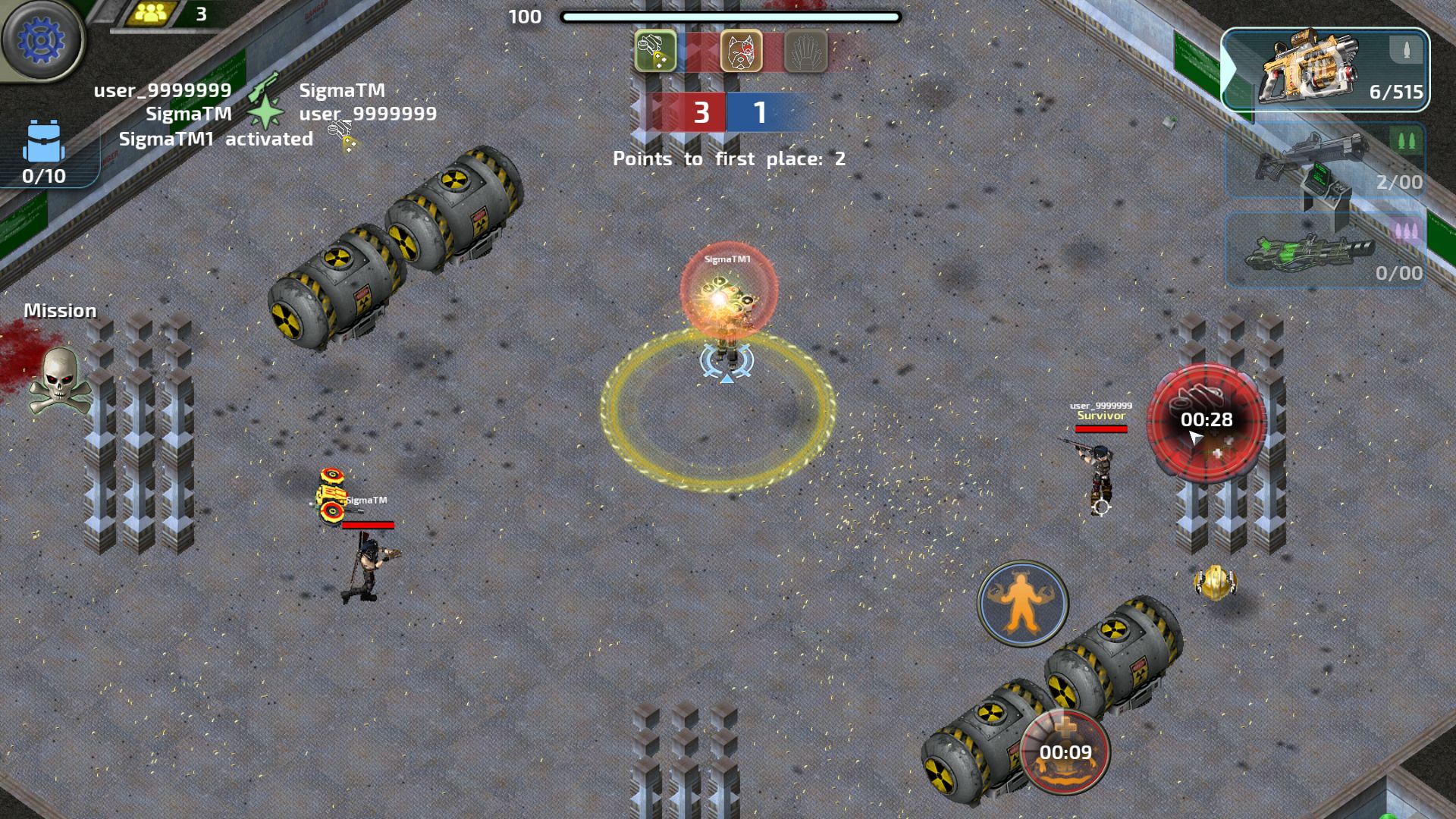Select the green drone perk icon

(x=655, y=51)
